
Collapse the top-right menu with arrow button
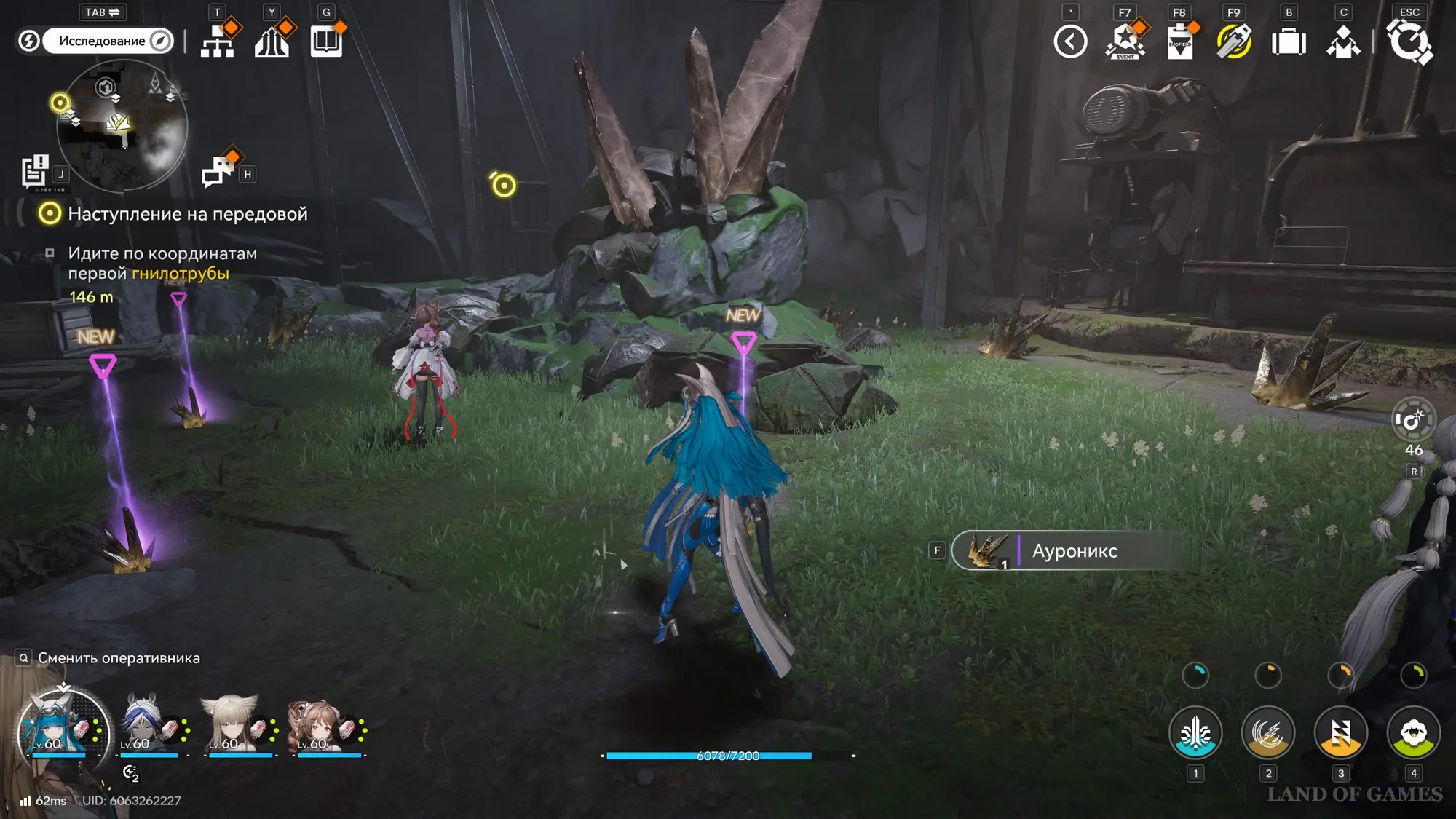tap(1070, 41)
